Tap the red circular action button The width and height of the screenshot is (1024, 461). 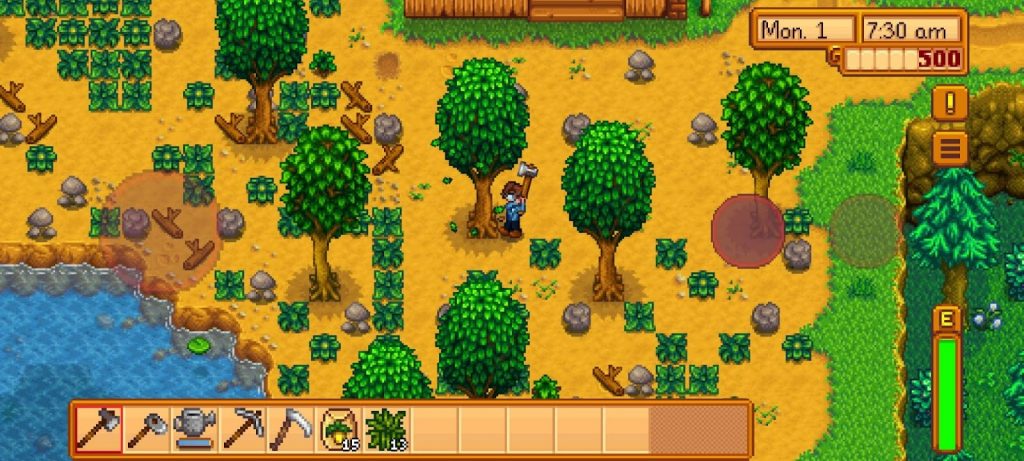pos(748,231)
